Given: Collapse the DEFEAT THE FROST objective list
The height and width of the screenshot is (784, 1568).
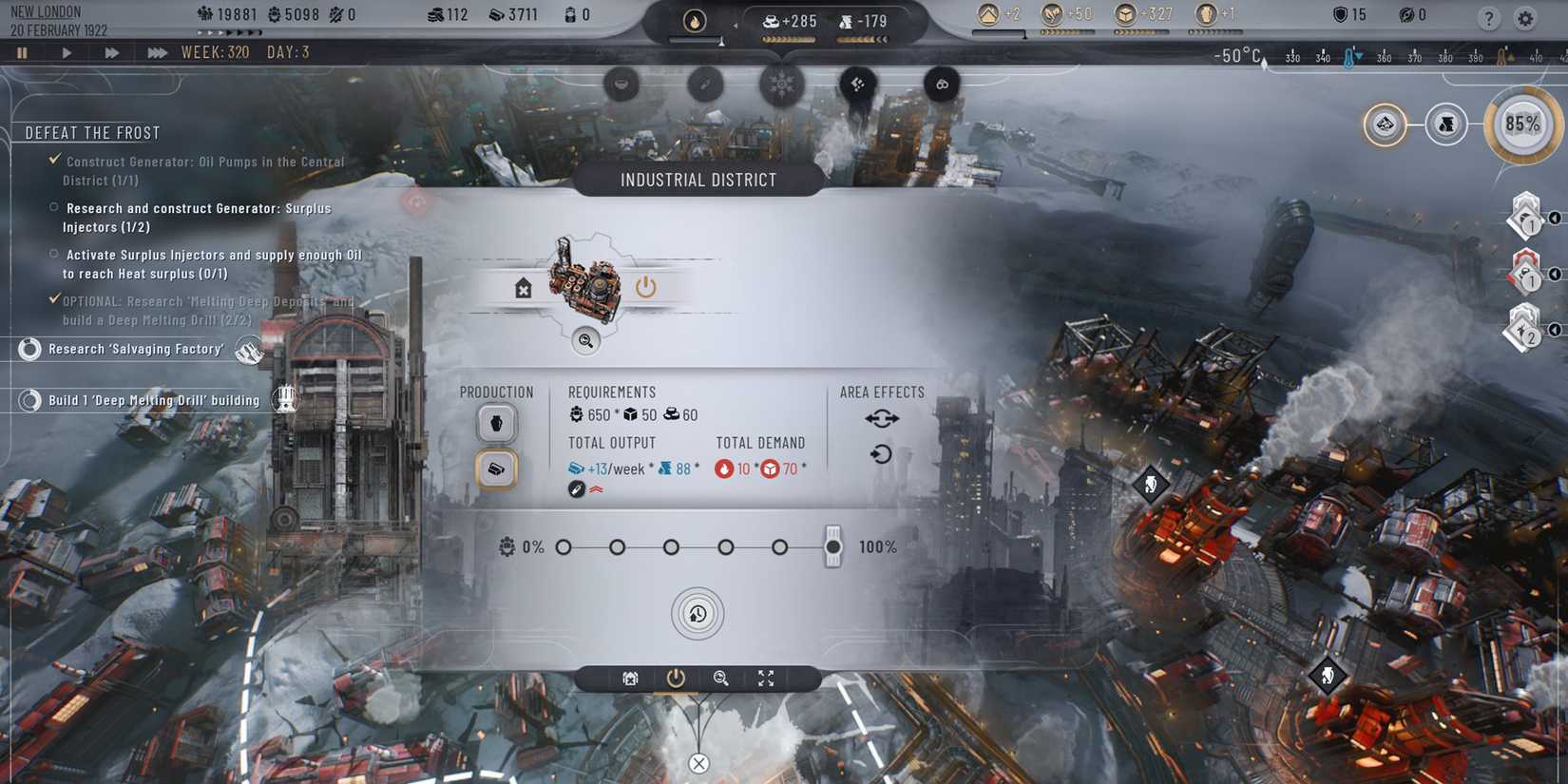Looking at the screenshot, I should coord(92,132).
